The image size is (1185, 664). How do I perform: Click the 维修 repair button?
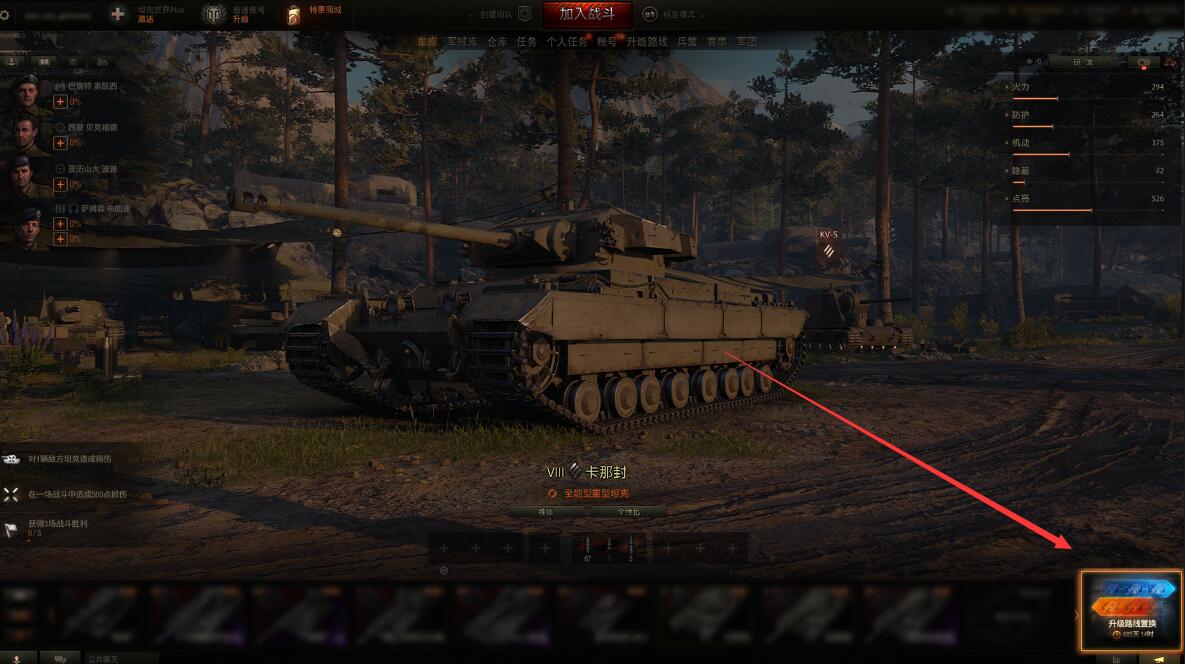(x=545, y=511)
